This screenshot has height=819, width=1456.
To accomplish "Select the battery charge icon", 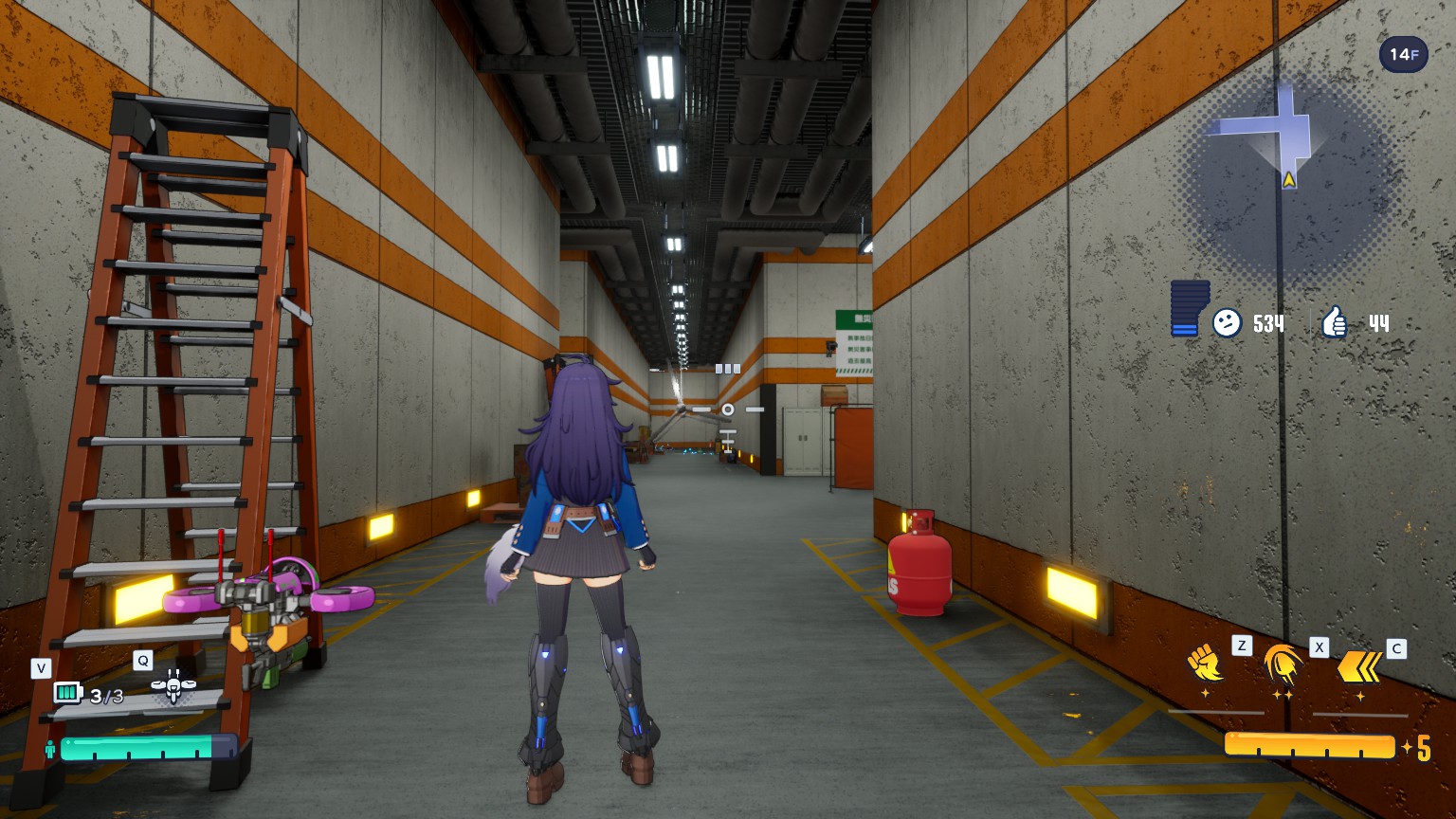I will tap(68, 694).
